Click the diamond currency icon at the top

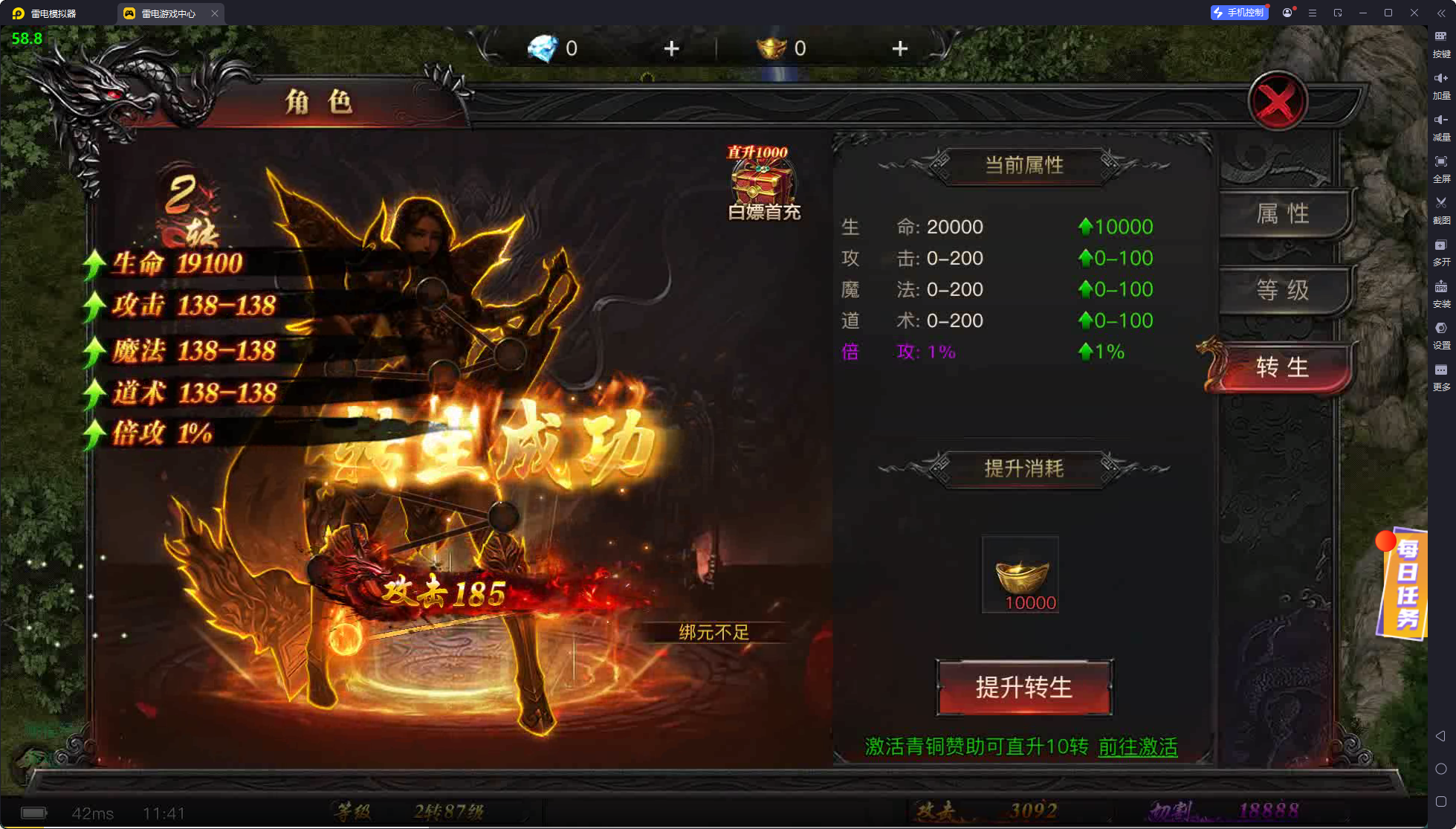click(543, 48)
